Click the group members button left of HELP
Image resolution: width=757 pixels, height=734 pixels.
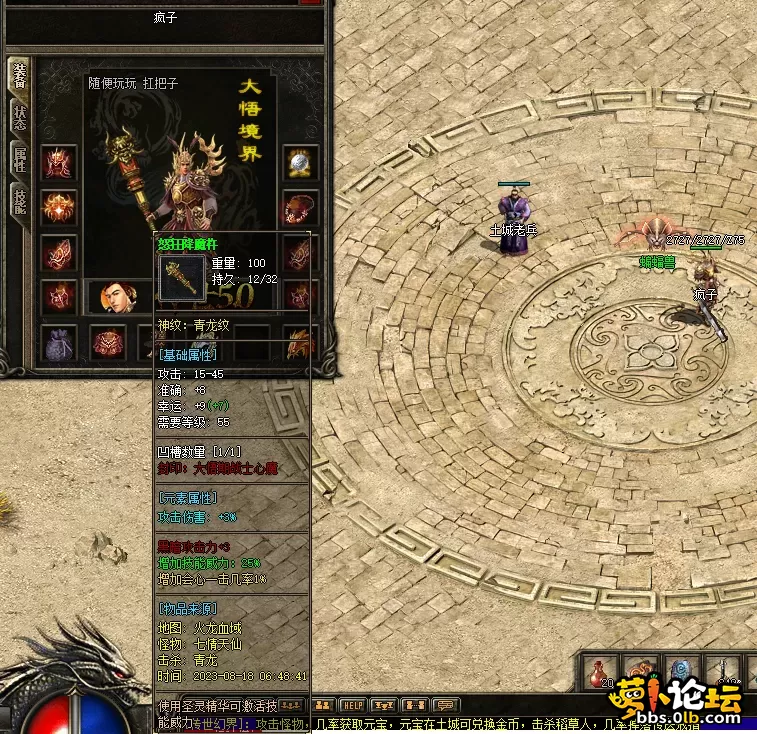point(326,705)
